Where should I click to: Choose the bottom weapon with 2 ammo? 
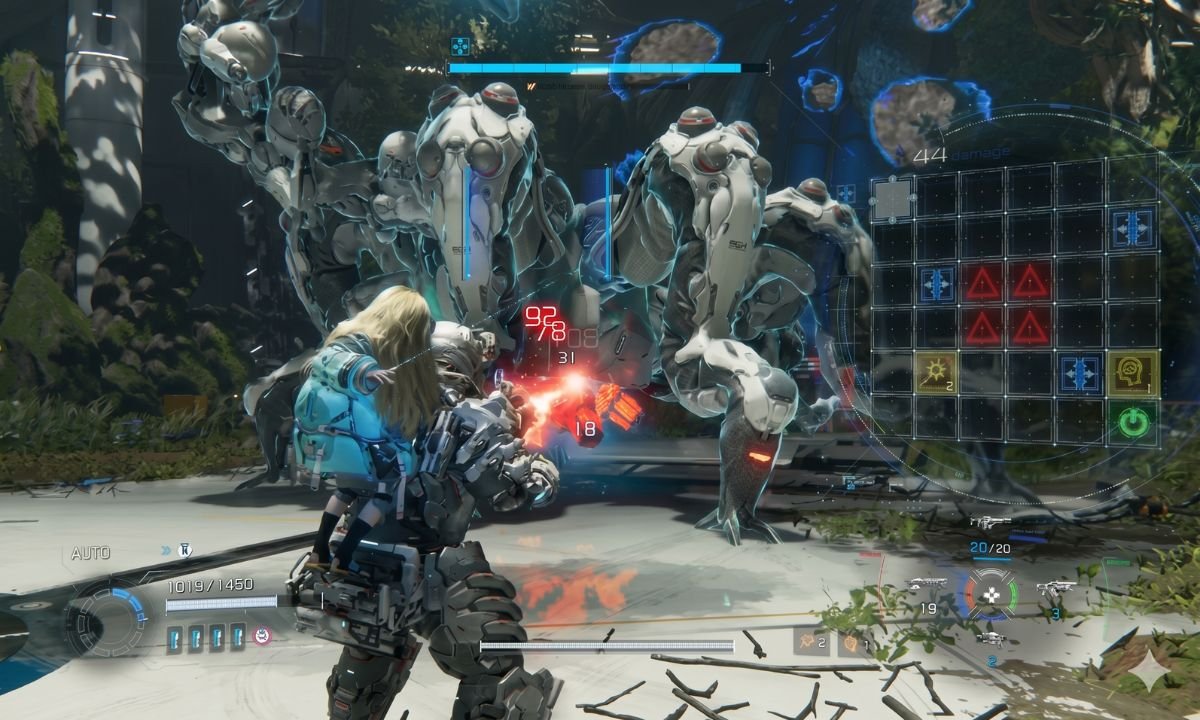point(990,638)
